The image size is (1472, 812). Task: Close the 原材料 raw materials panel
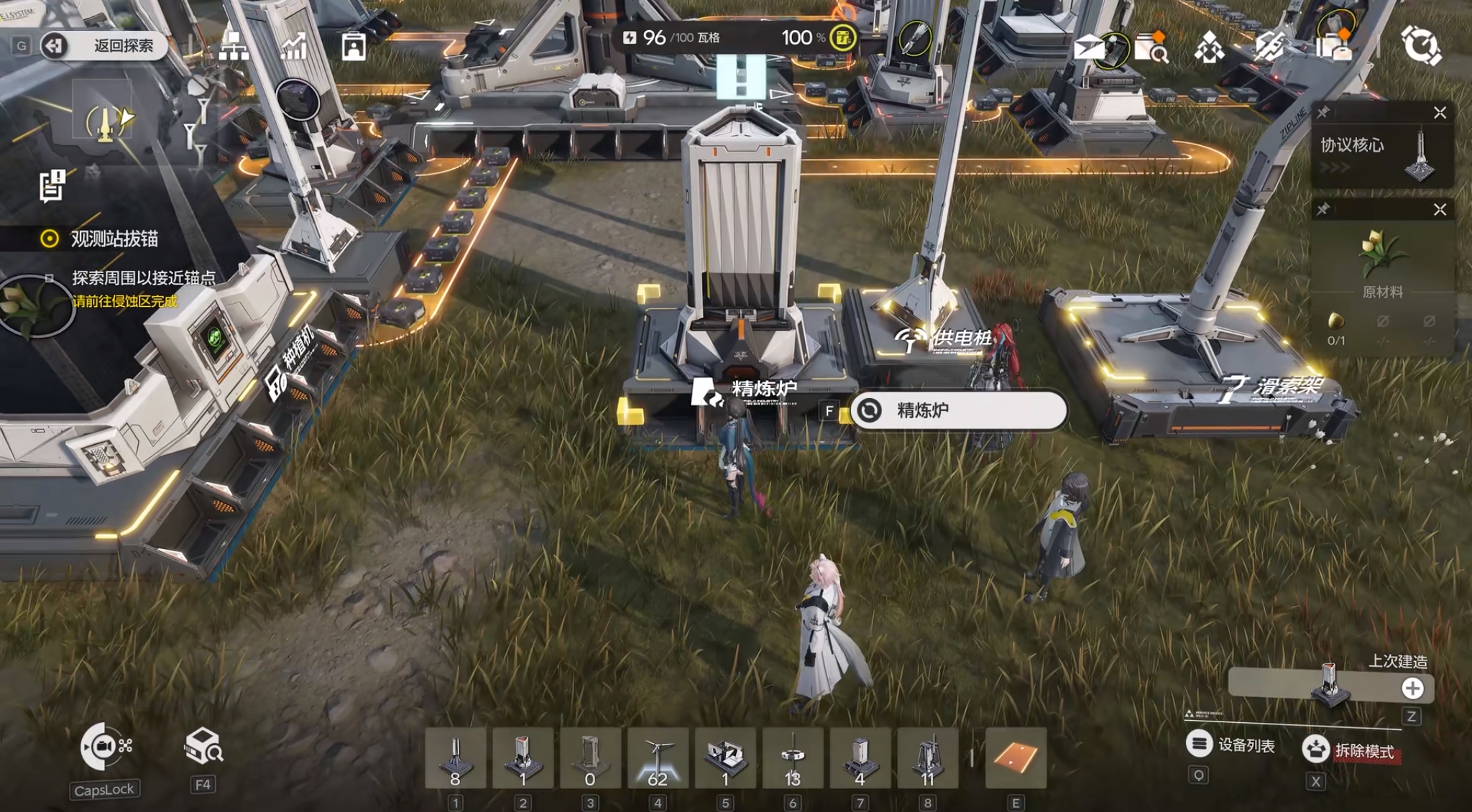point(1440,210)
